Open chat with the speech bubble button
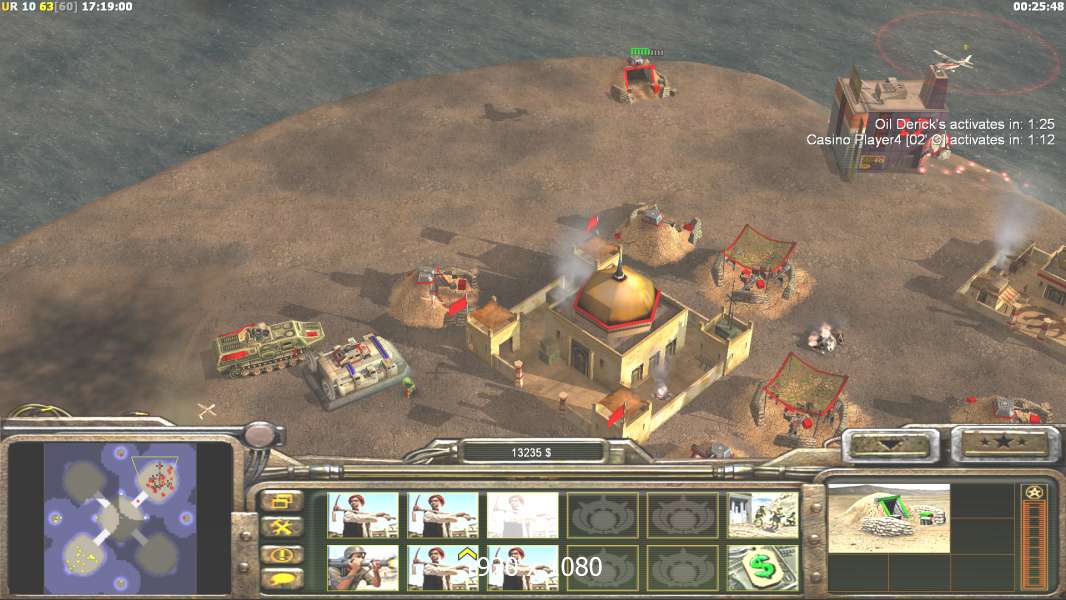The image size is (1066, 600). click(282, 578)
